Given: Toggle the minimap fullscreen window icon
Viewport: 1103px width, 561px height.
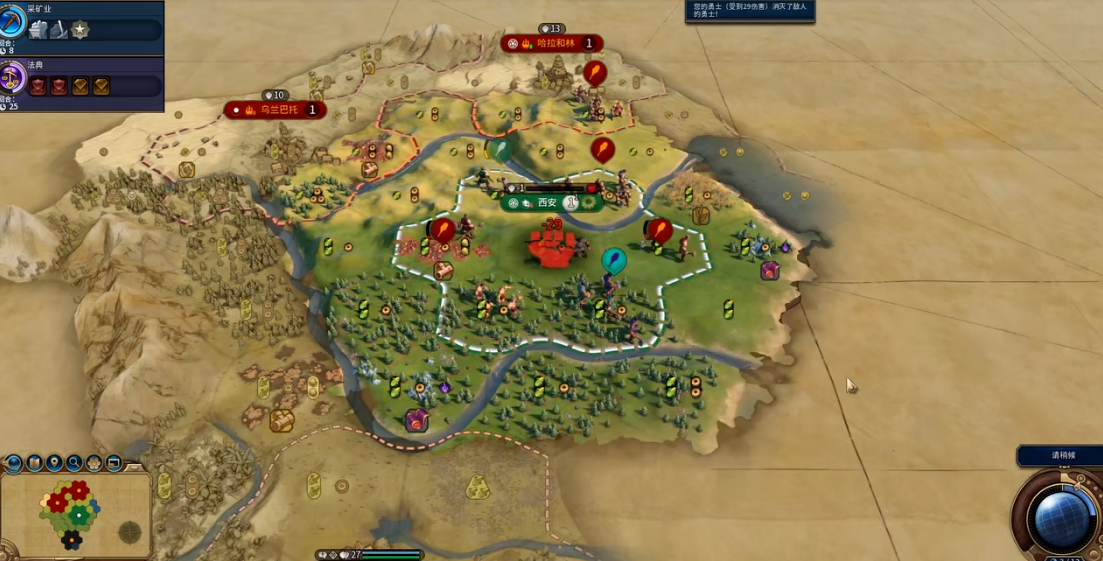Looking at the screenshot, I should [113, 463].
